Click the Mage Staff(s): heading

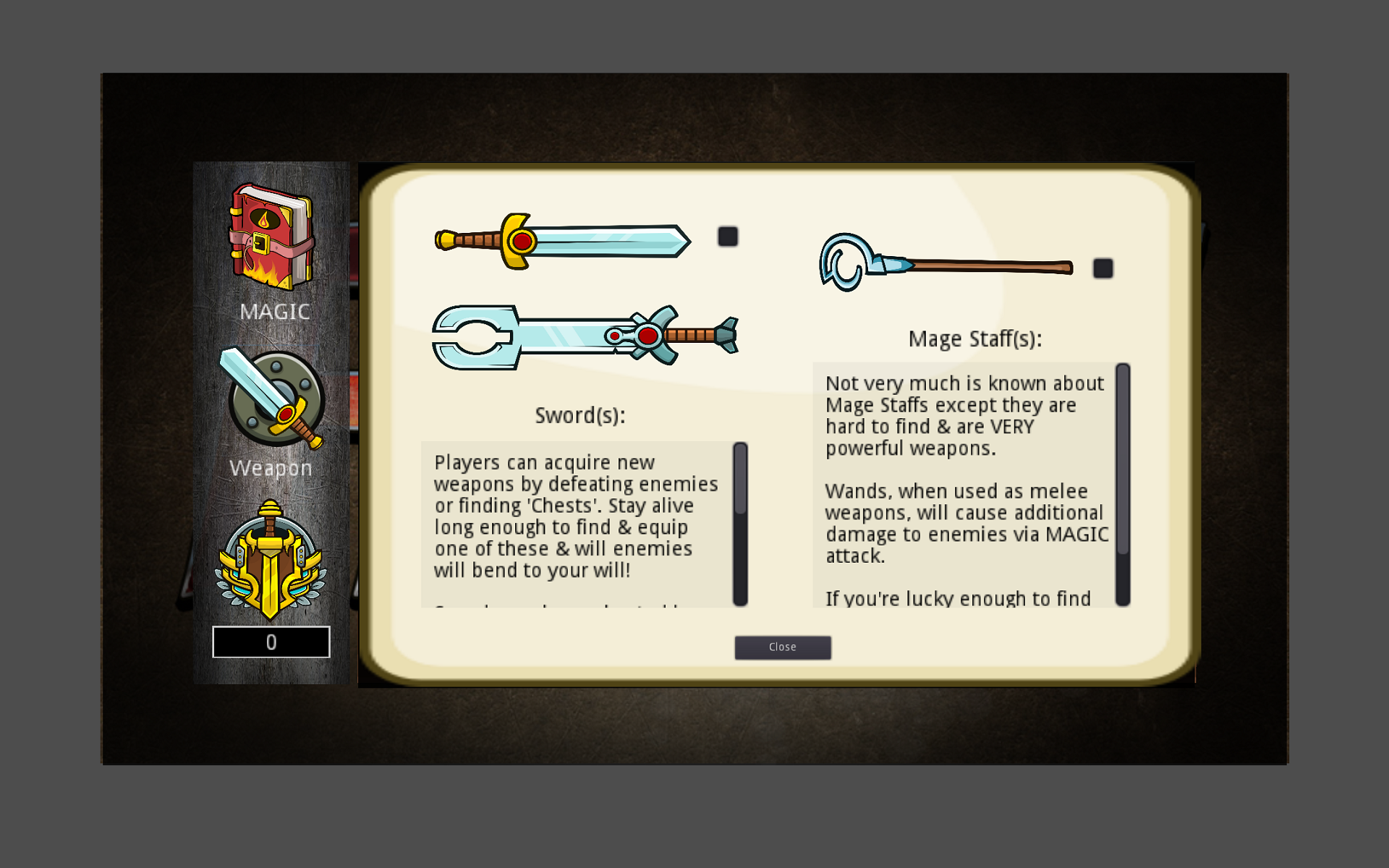coord(976,339)
